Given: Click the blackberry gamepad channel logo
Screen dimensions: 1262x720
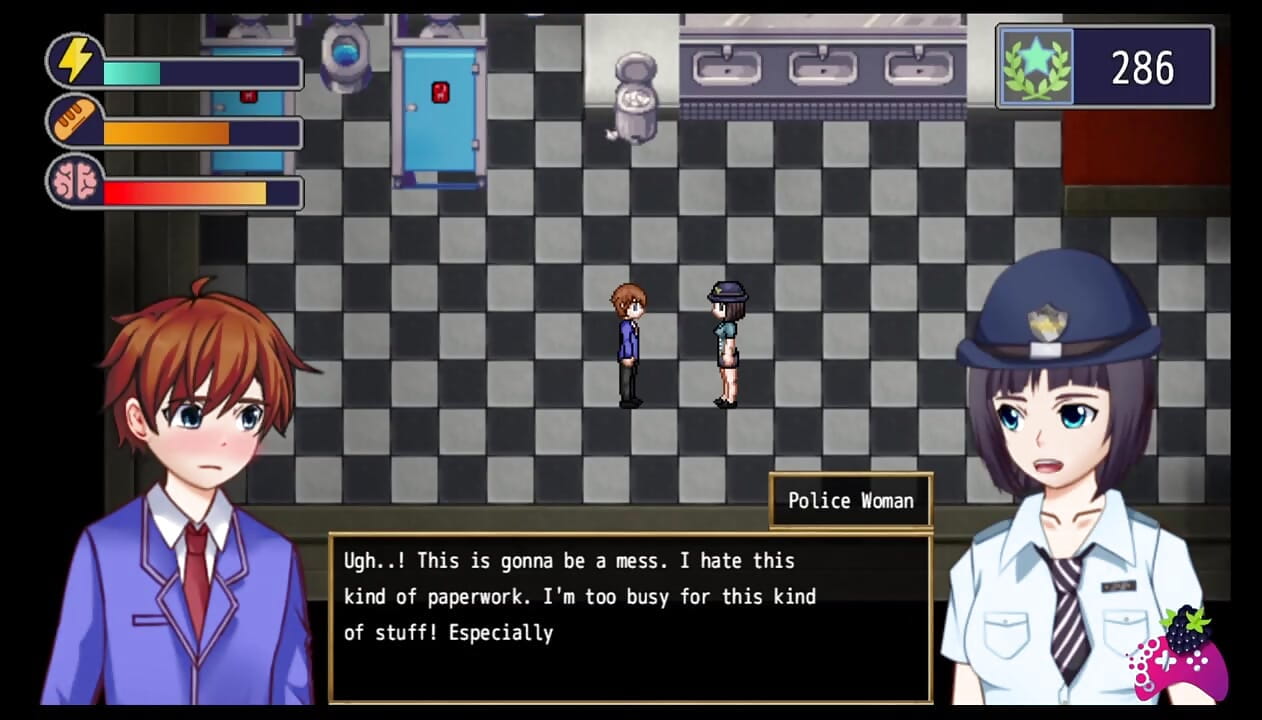Looking at the screenshot, I should click(1180, 654).
